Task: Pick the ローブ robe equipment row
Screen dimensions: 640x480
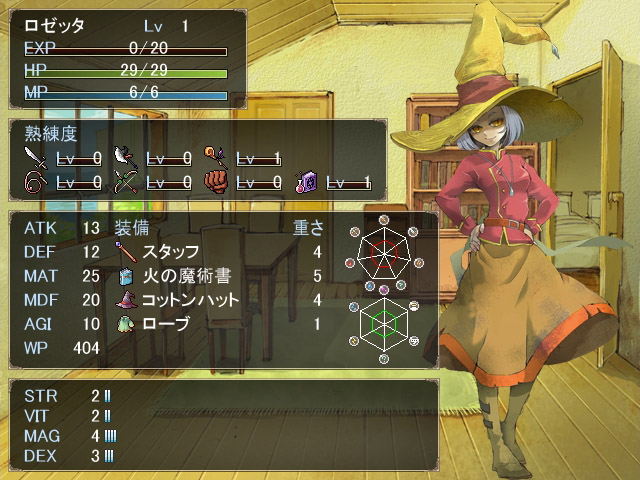Action: click(x=165, y=324)
